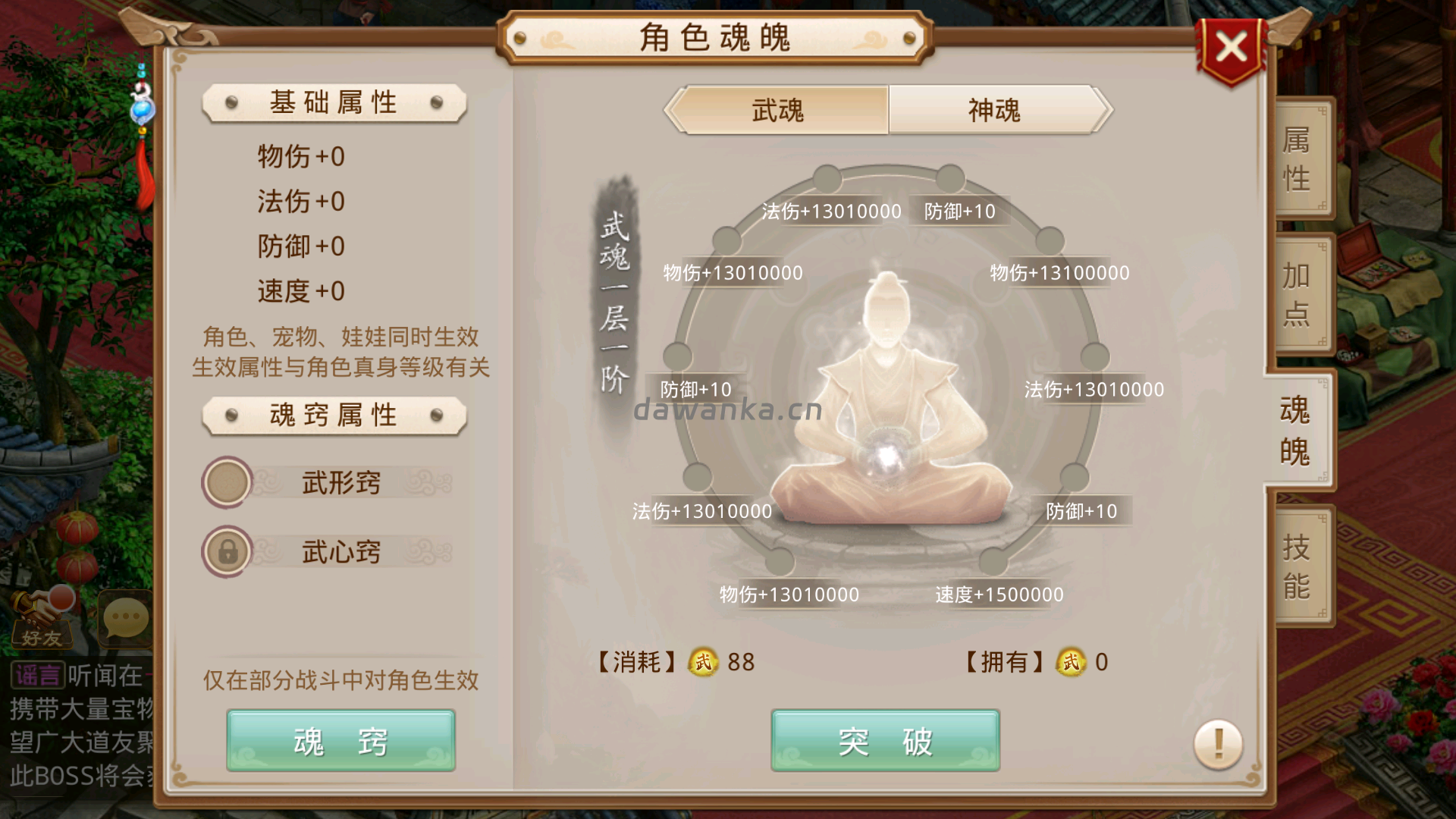The height and width of the screenshot is (819, 1456).
Task: Click the 武 currency icon next to 拥有
Action: (1072, 663)
